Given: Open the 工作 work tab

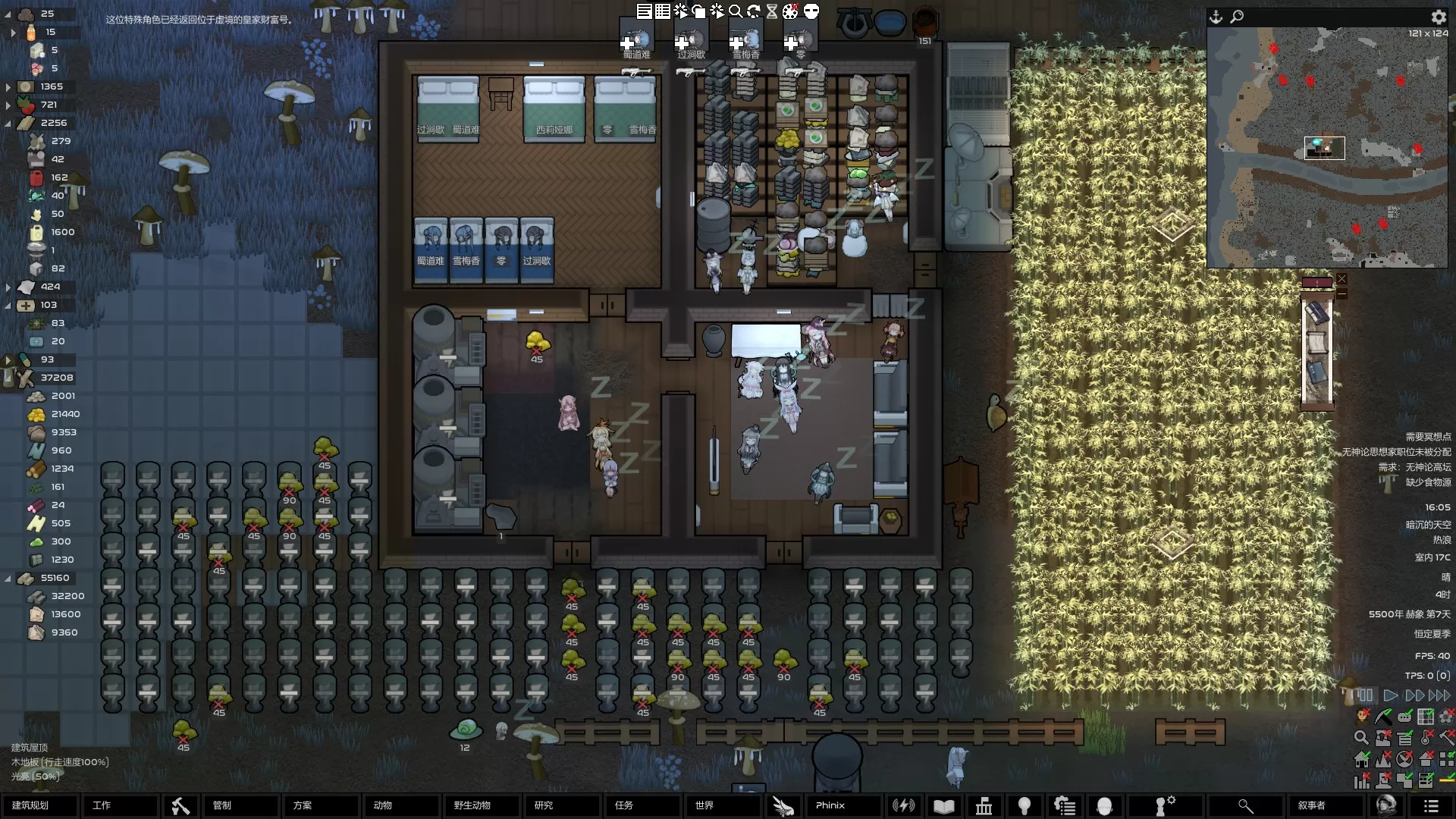Looking at the screenshot, I should click(120, 805).
